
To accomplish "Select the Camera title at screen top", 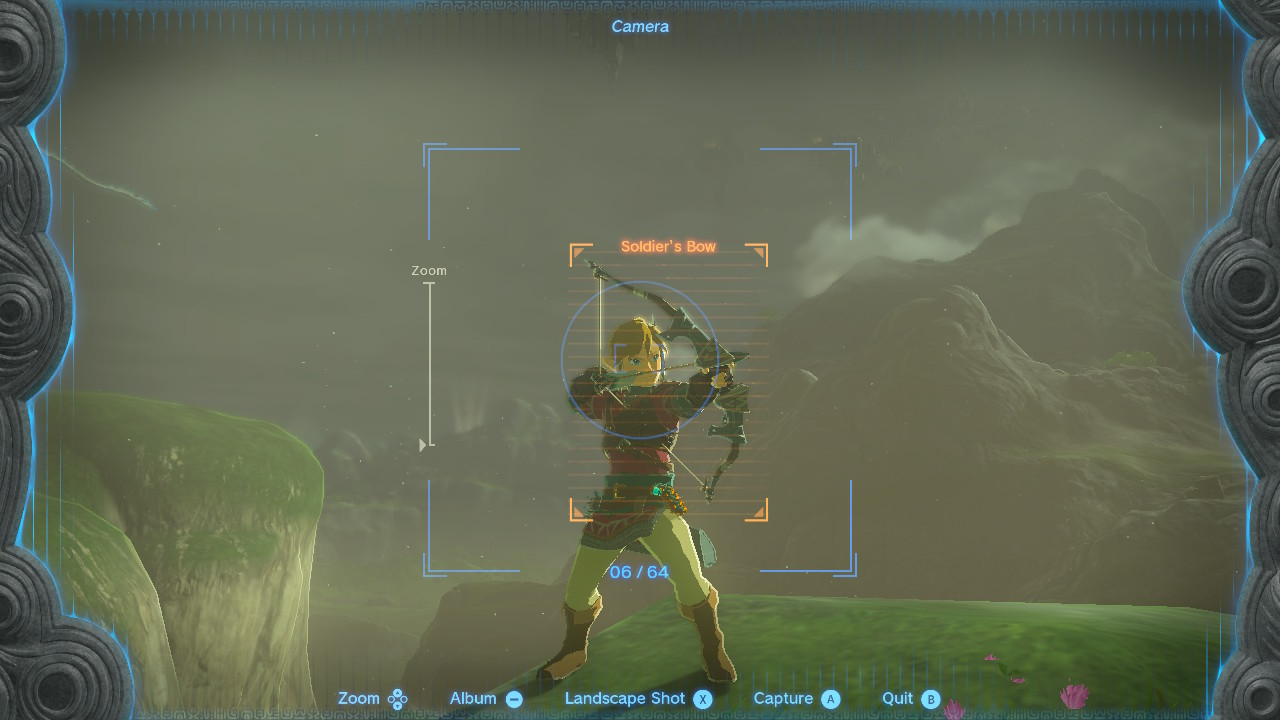I will pyautogui.click(x=639, y=26).
